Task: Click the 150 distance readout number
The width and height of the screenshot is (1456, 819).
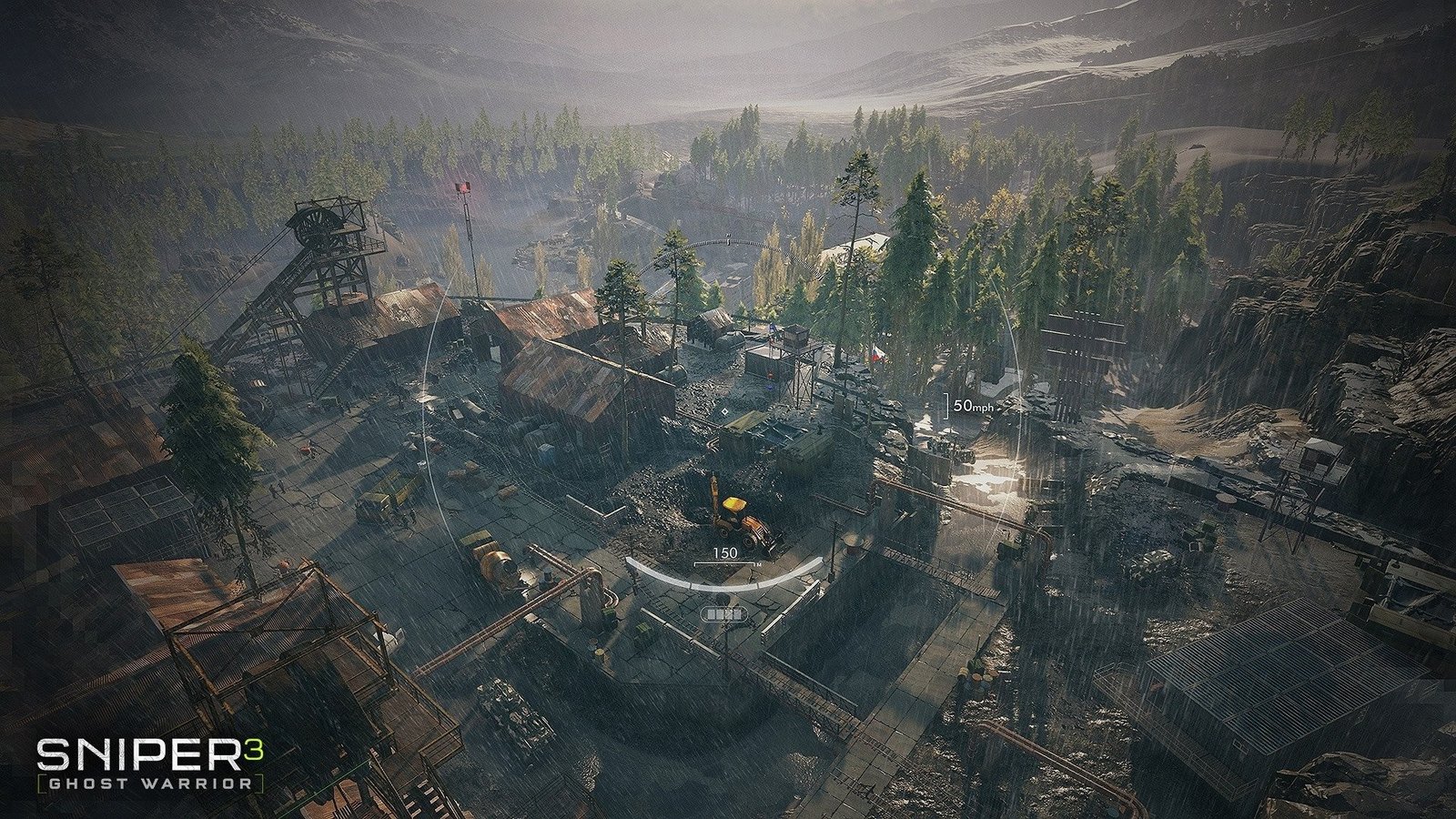Action: (x=725, y=552)
